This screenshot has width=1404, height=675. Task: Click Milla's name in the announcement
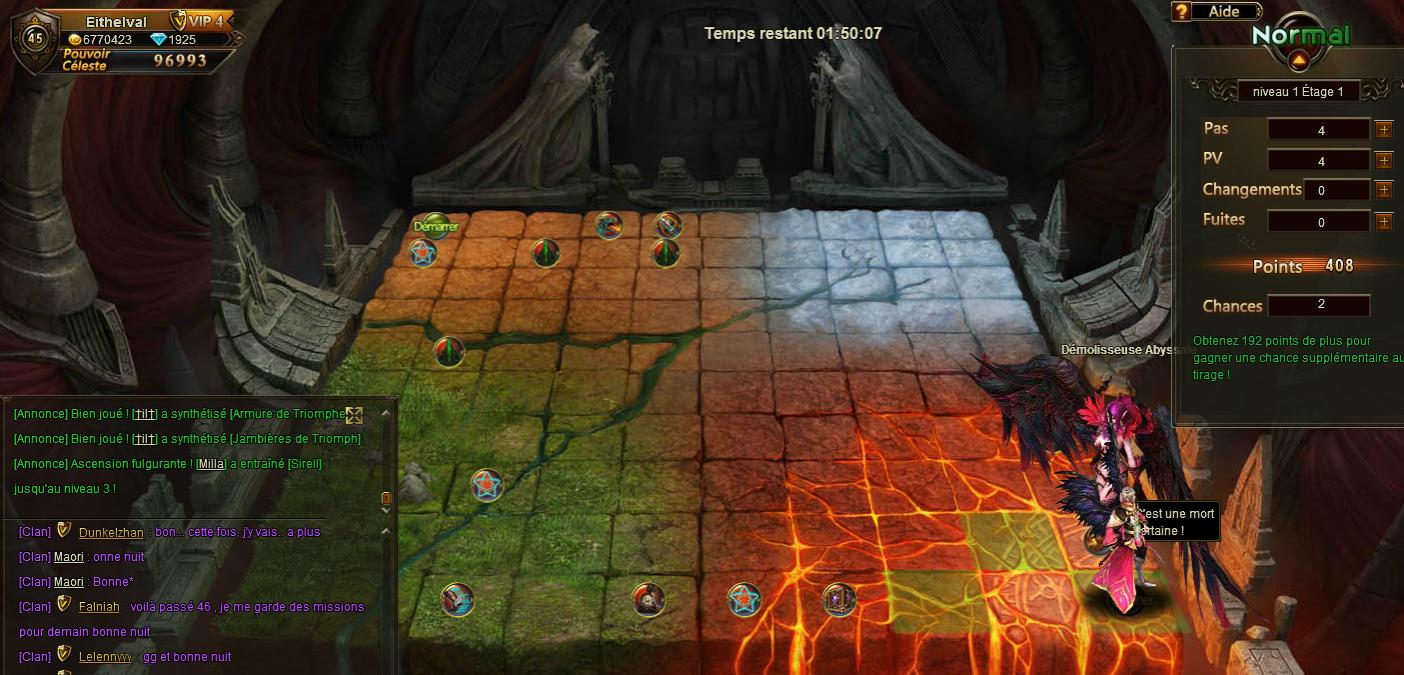tap(211, 464)
